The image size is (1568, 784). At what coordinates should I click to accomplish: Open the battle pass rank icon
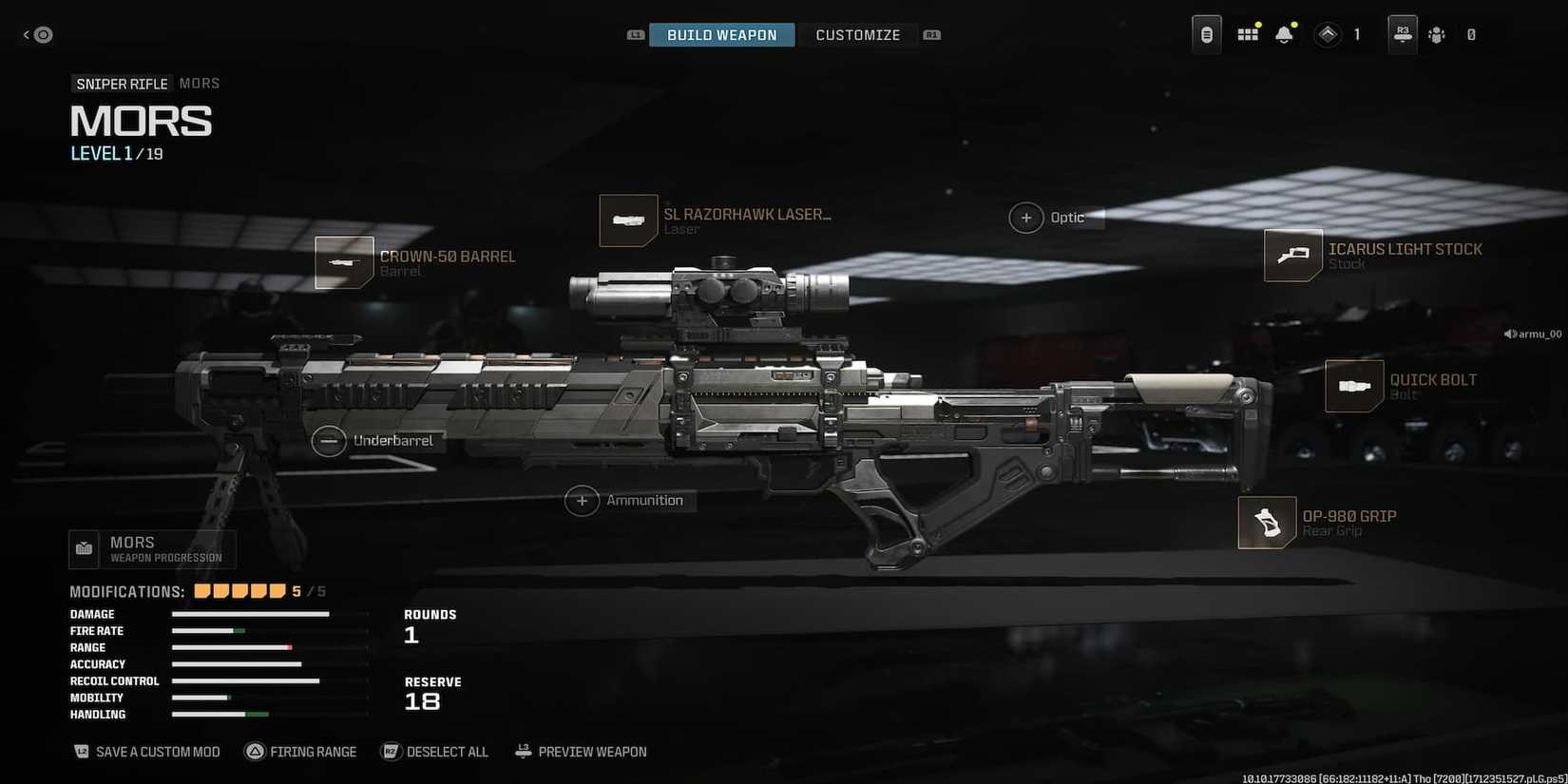1328,33
